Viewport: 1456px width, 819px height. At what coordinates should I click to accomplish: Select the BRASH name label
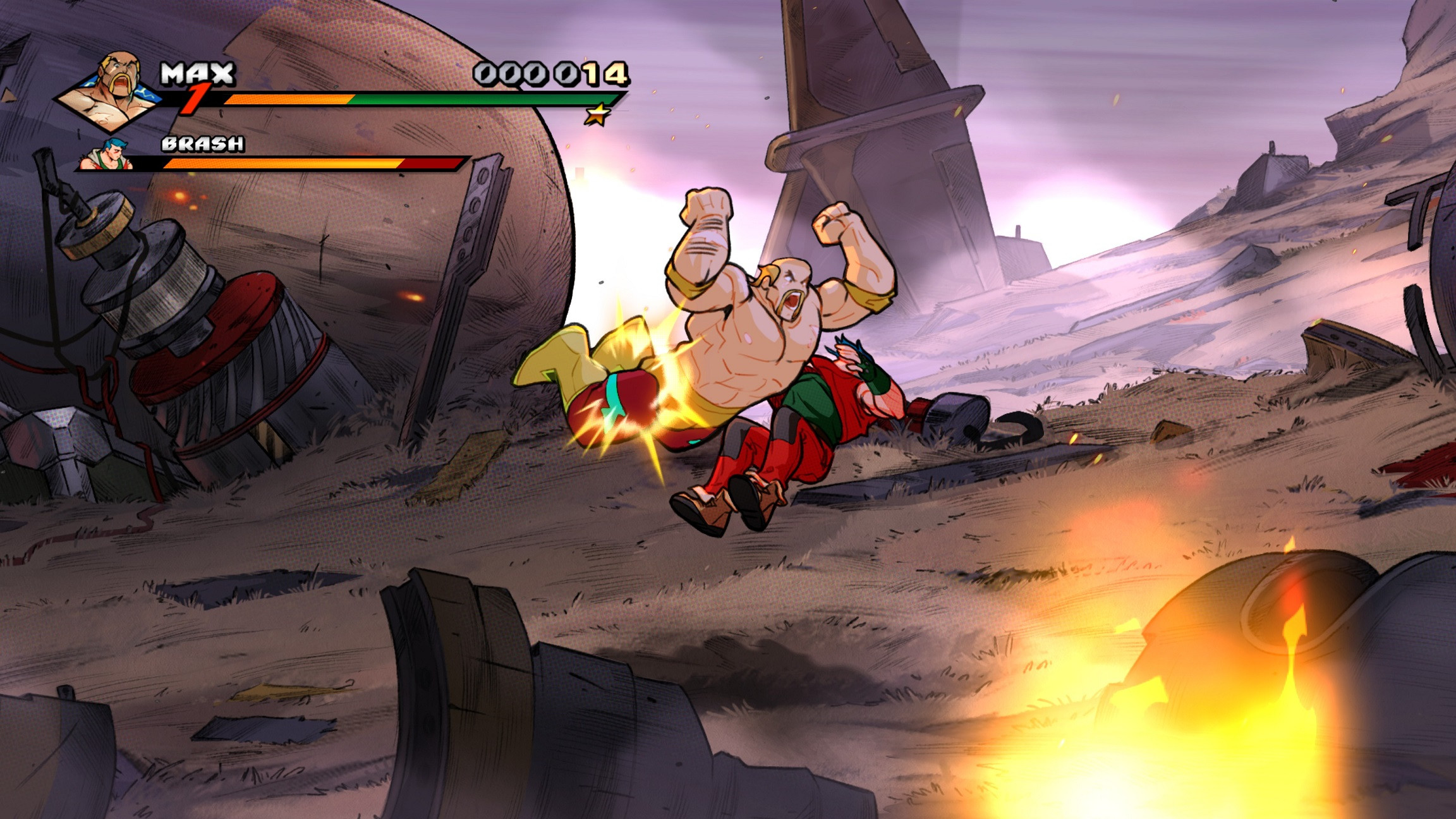click(x=201, y=145)
